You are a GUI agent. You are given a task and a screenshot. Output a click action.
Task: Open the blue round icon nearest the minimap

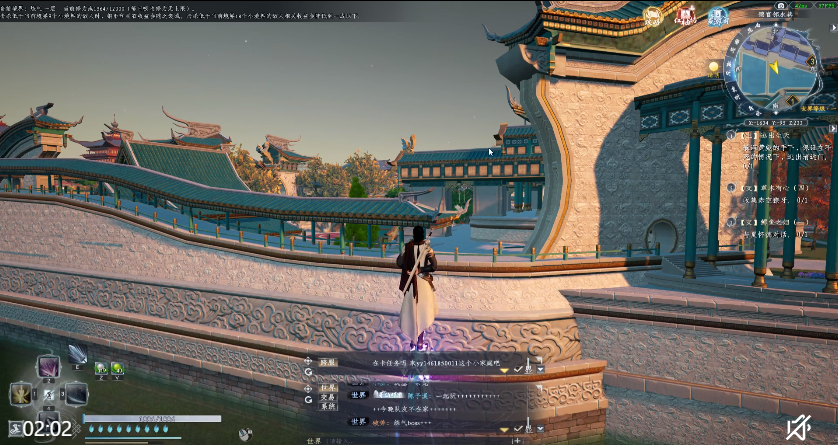click(x=717, y=16)
